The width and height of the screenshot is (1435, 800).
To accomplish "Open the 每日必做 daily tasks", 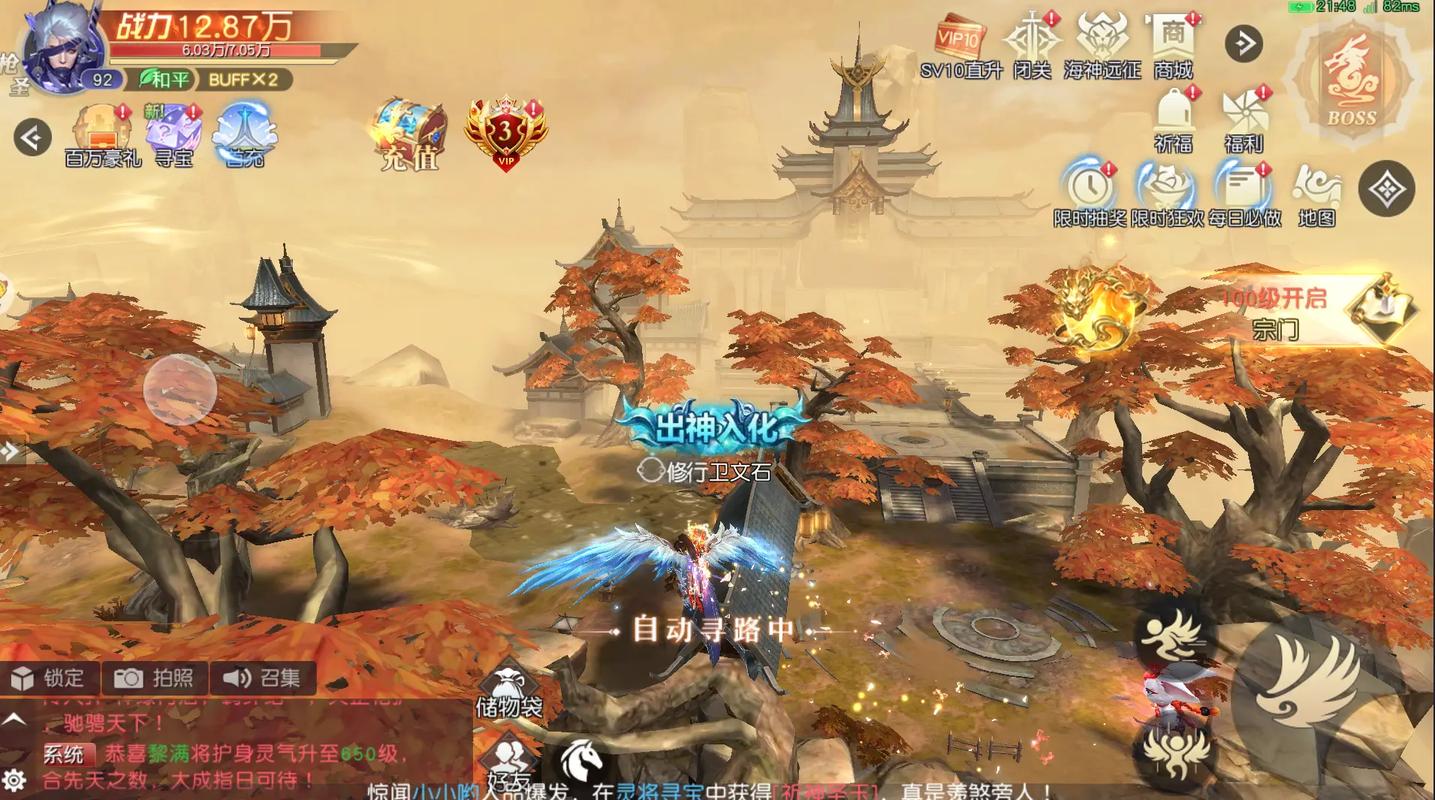I will point(1244,192).
